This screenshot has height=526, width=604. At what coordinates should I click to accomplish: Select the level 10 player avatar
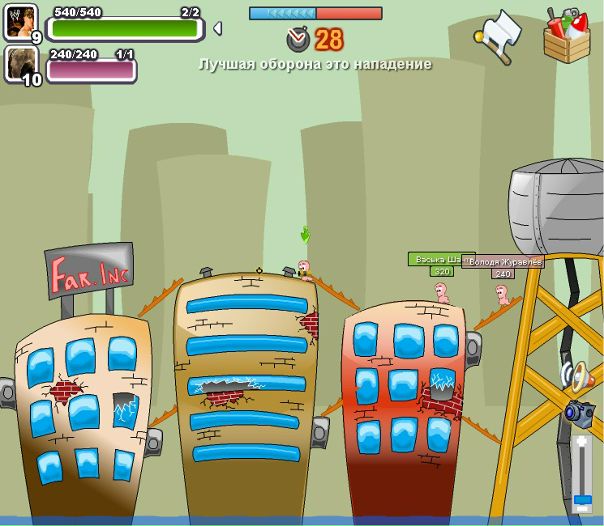tap(22, 64)
